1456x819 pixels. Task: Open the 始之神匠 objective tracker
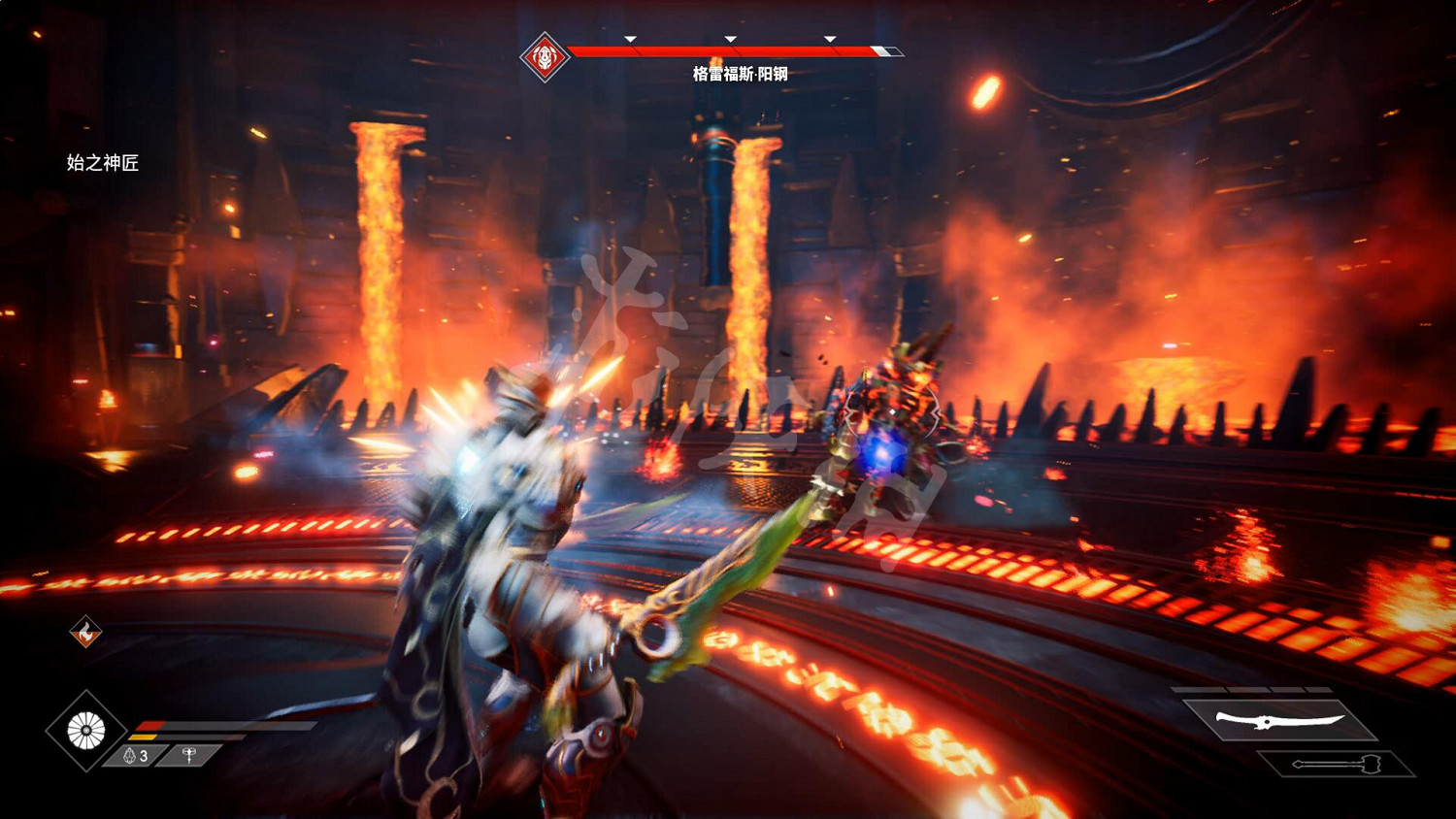pyautogui.click(x=103, y=163)
